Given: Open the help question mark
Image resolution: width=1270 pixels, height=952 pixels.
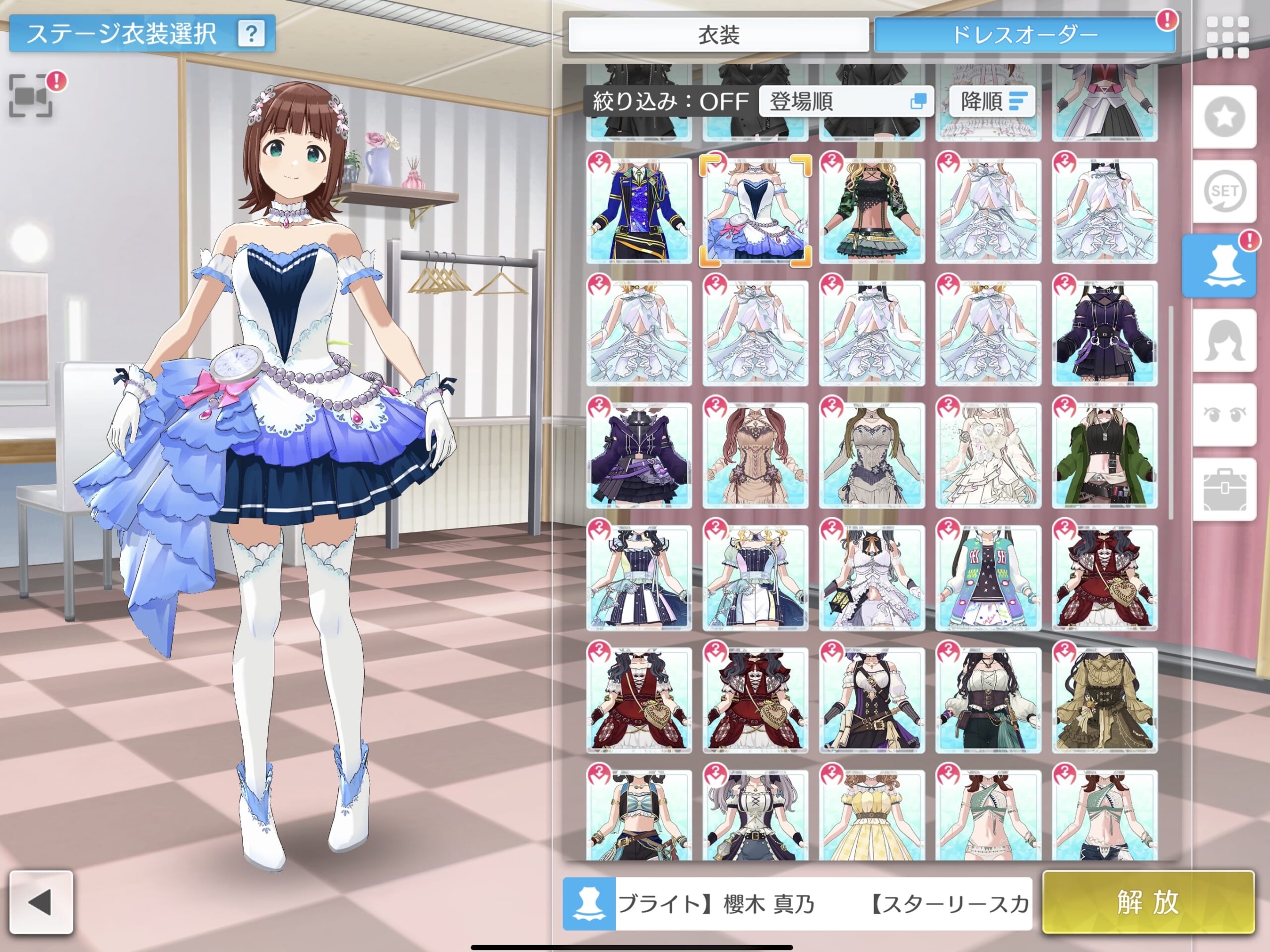Looking at the screenshot, I should (x=251, y=34).
